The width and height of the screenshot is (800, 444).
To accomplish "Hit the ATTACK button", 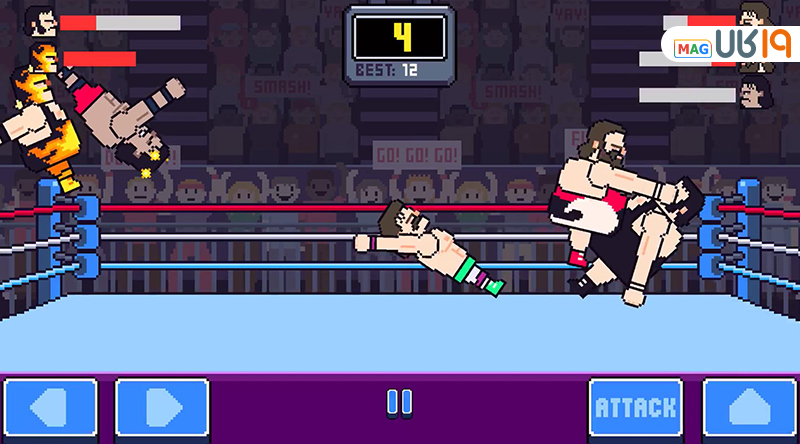I will point(635,409).
